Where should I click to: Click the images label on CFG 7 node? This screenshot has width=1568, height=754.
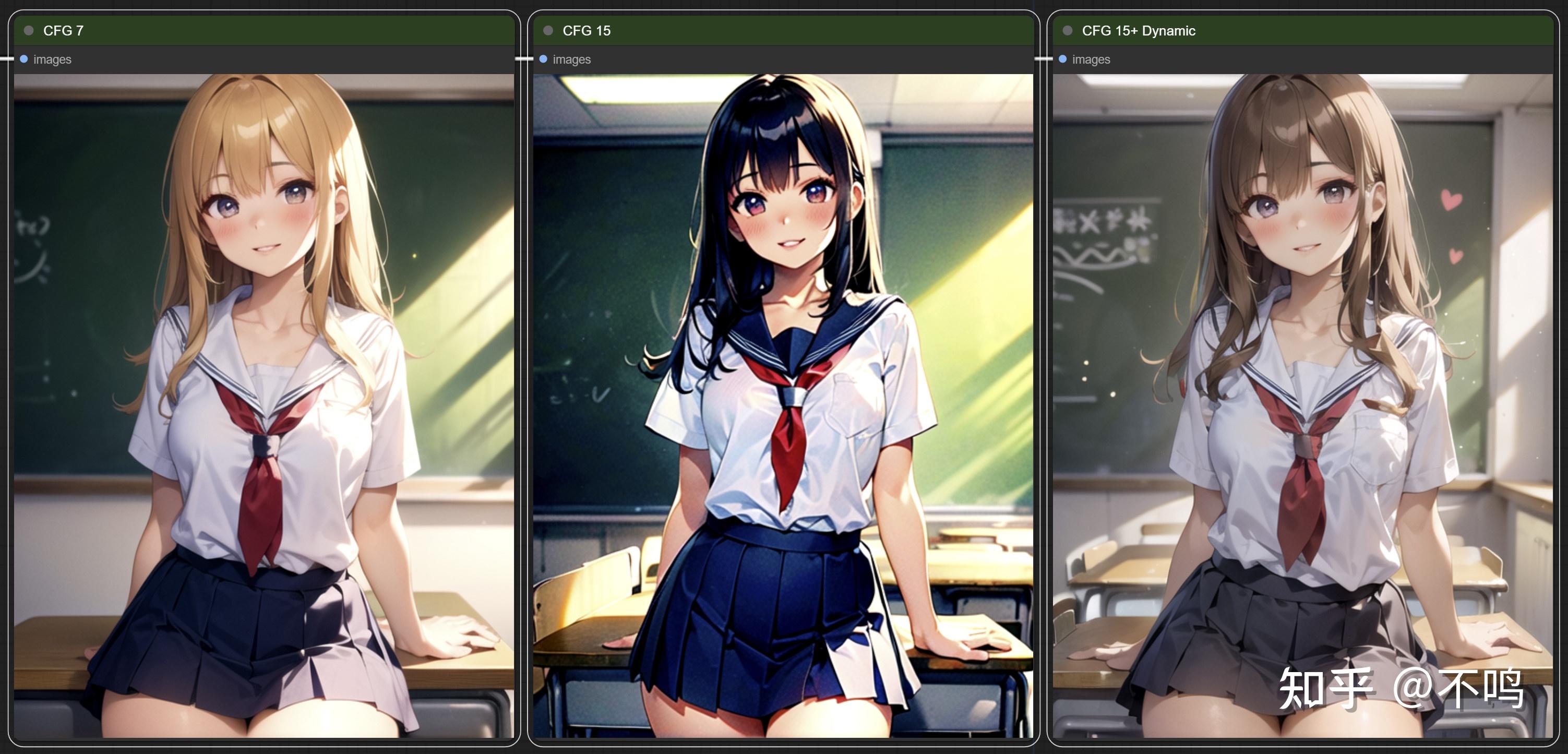[52, 59]
